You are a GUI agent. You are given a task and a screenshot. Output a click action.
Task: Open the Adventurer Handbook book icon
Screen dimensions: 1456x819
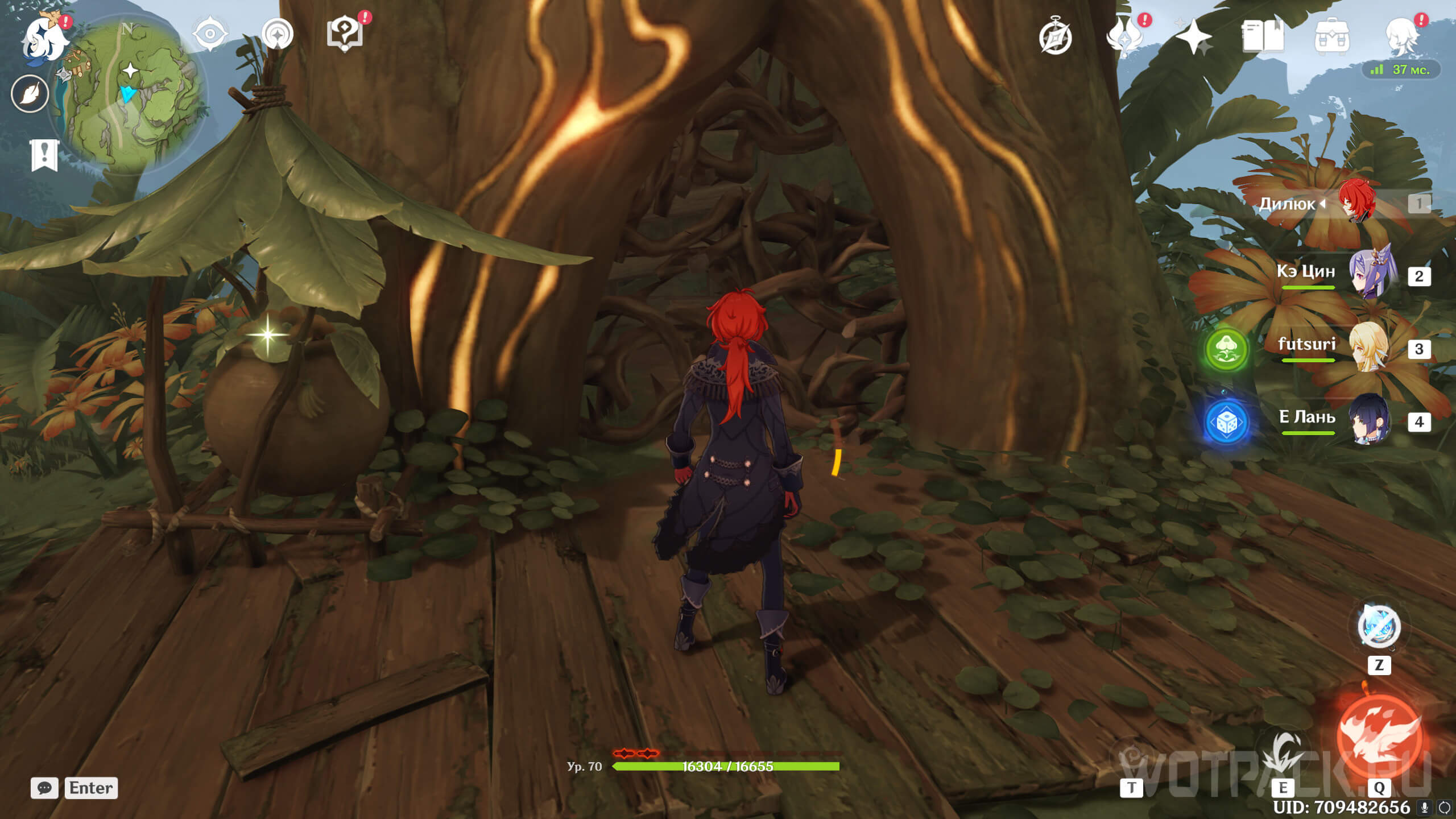(1262, 36)
